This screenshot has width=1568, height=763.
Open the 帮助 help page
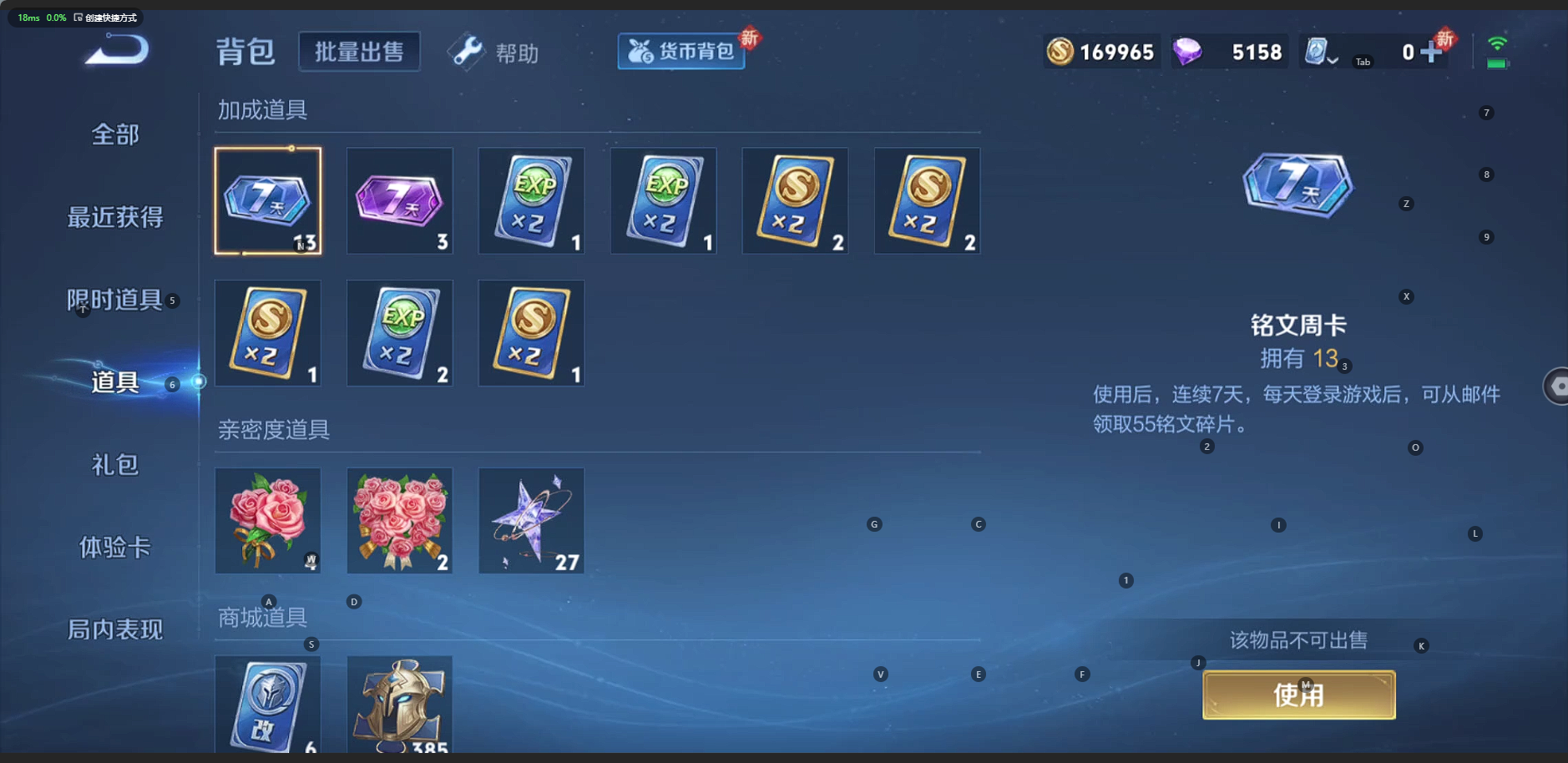[x=495, y=53]
